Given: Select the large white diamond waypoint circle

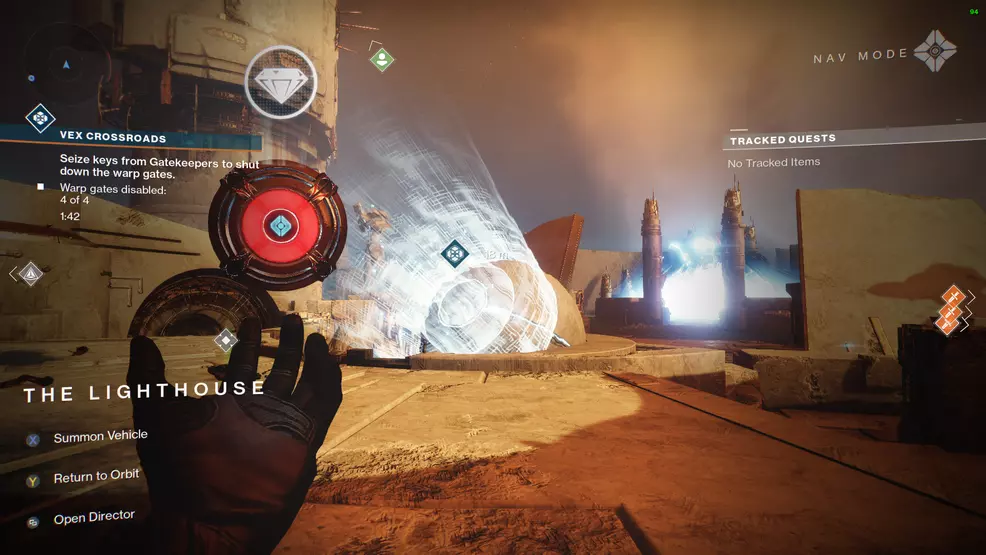Looking at the screenshot, I should [281, 82].
